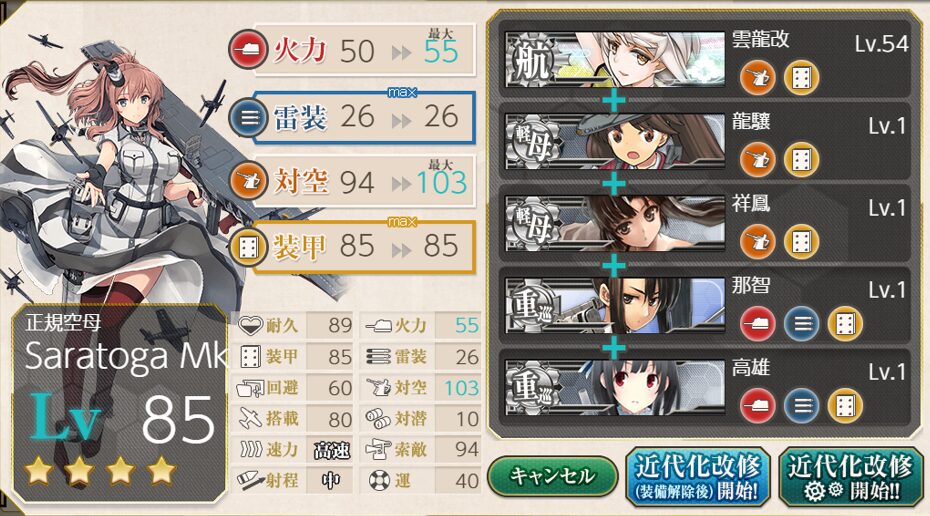Image resolution: width=930 pixels, height=516 pixels.
Task: Pick the 祥鳳 material ship row
Action: click(x=705, y=224)
